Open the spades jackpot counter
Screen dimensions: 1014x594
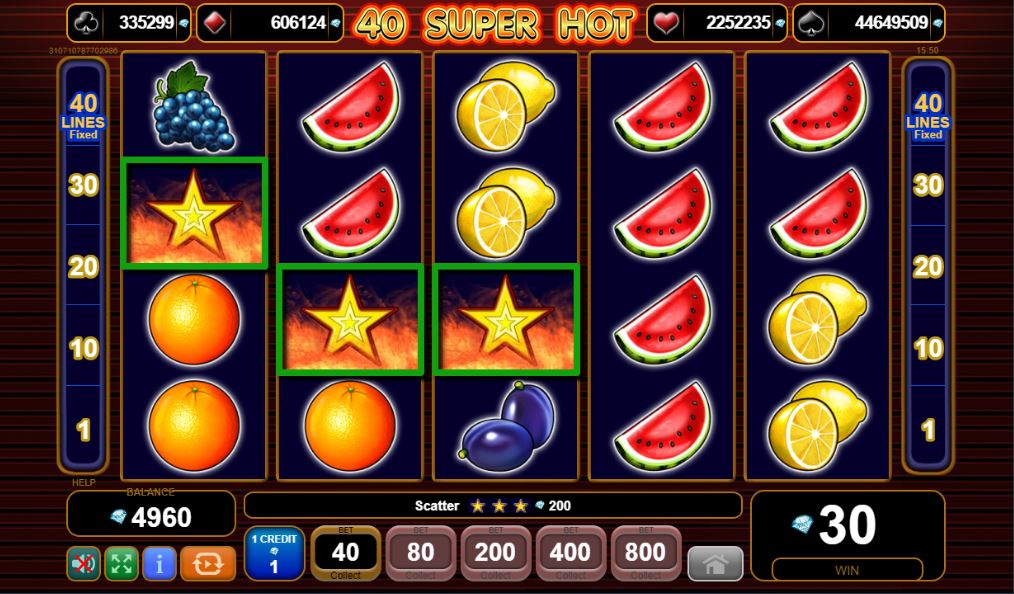(868, 22)
